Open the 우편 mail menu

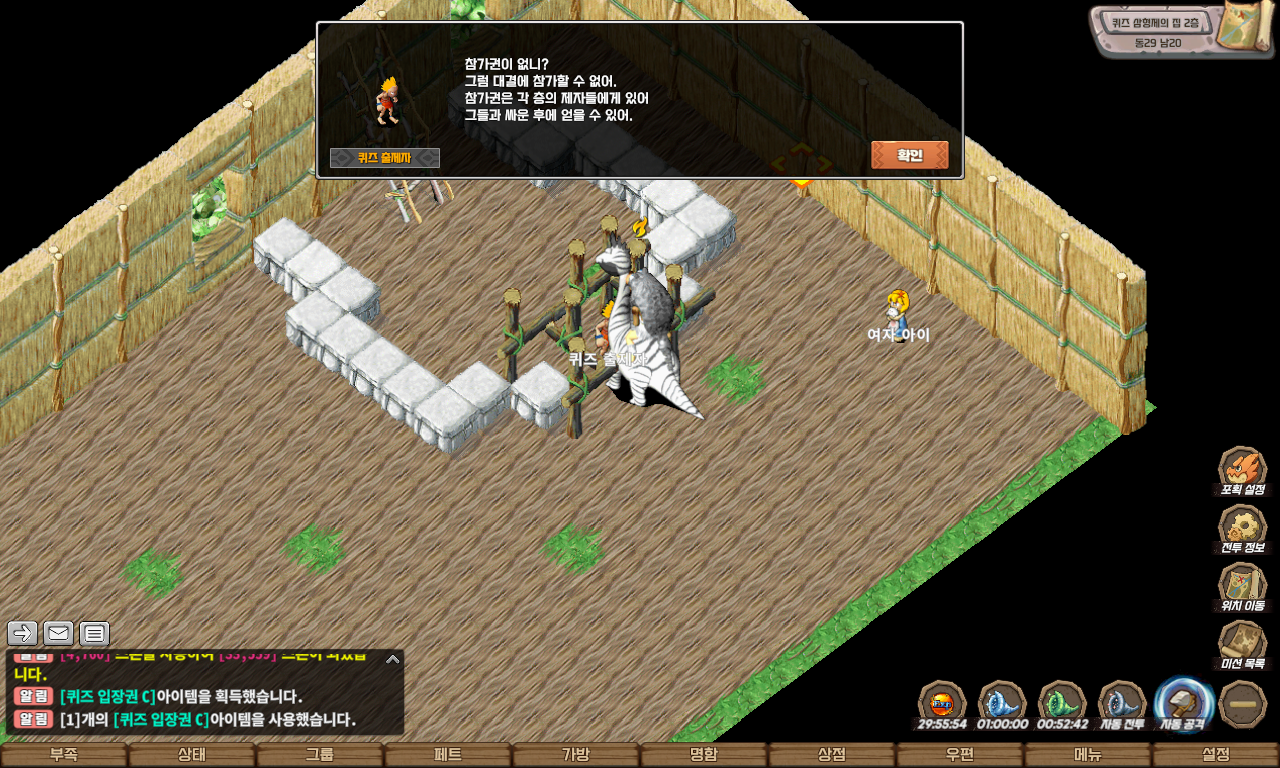(x=960, y=755)
